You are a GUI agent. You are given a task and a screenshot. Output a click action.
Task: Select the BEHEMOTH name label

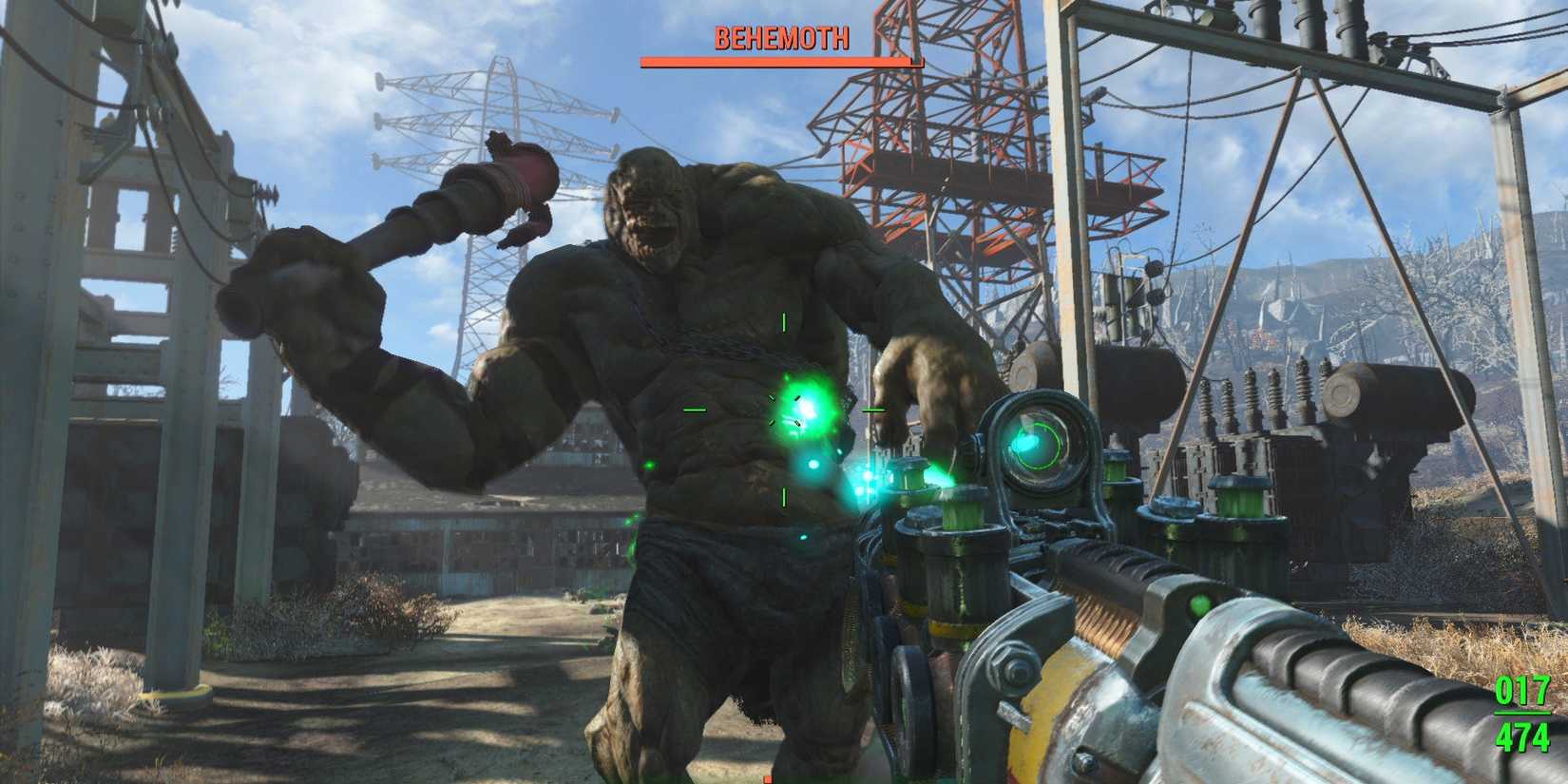(x=781, y=38)
